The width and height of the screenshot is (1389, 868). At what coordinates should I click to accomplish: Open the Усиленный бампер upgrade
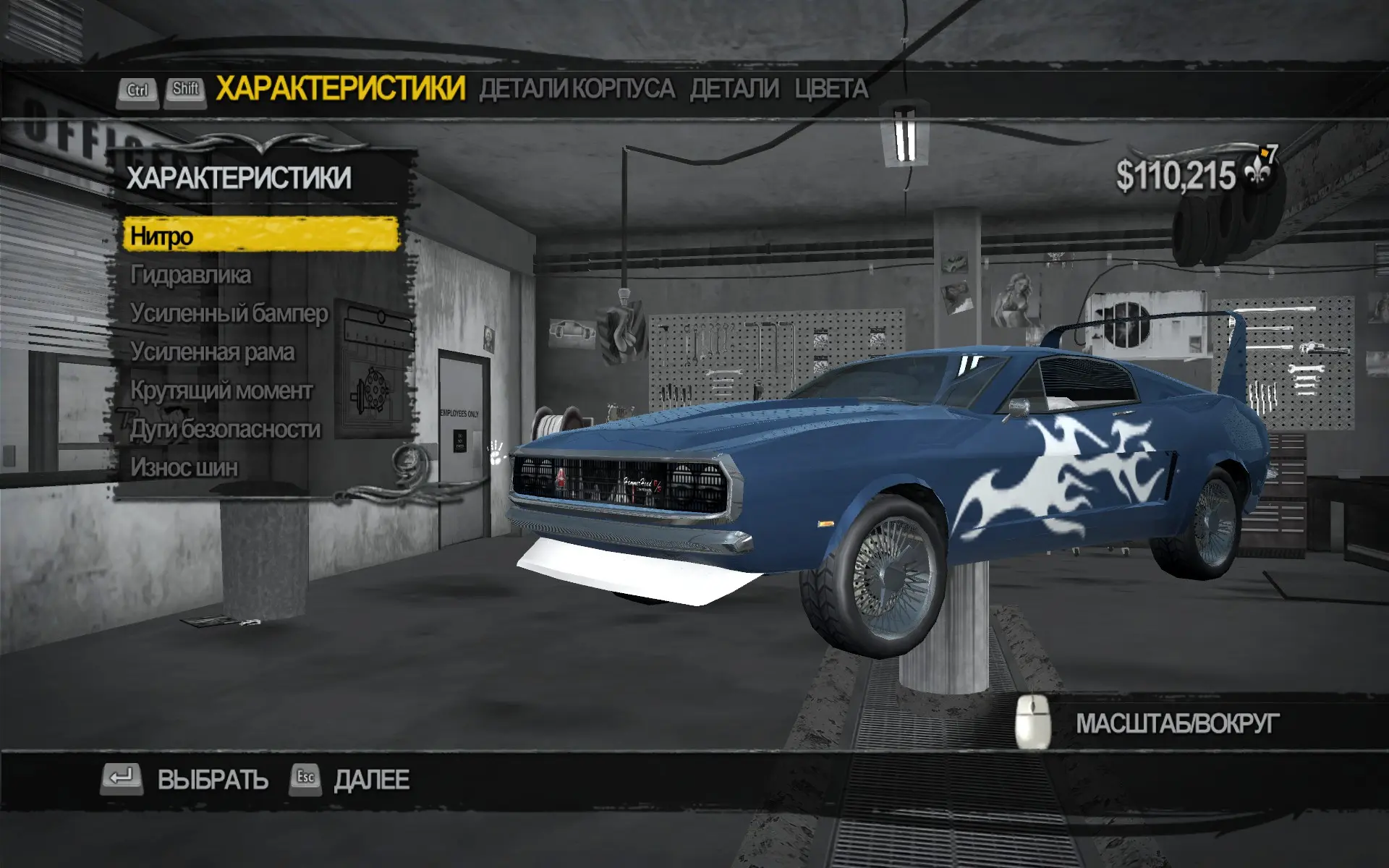coord(229,313)
